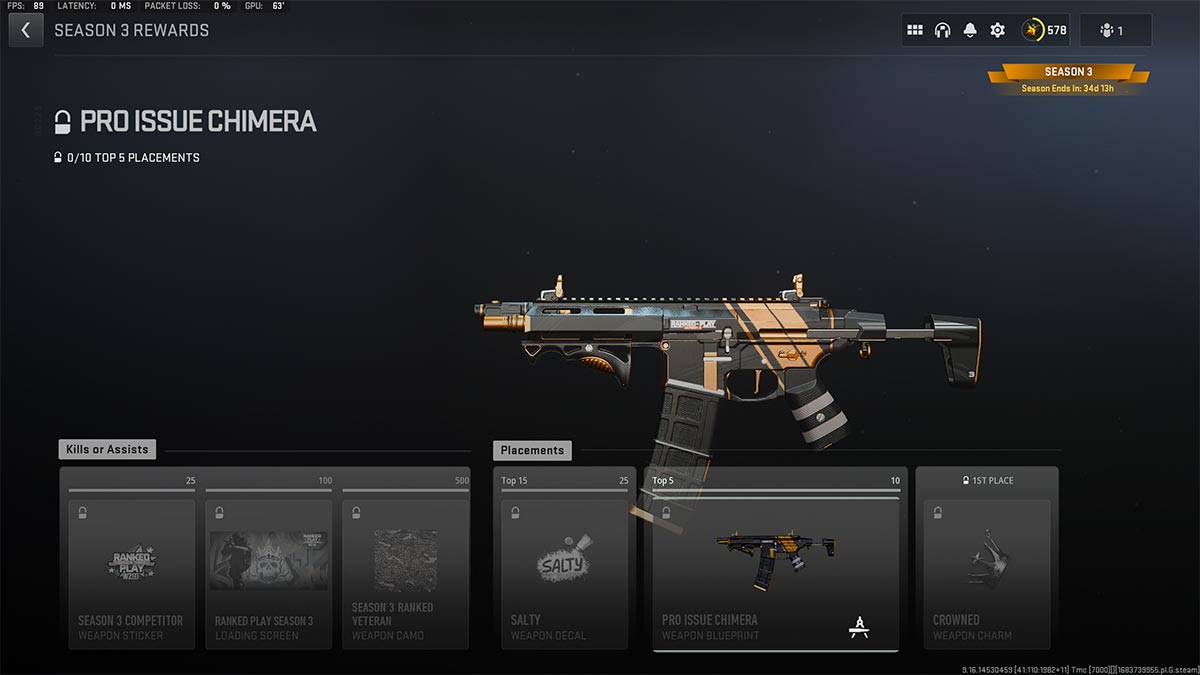Open the grid menu icon
Viewport: 1200px width, 675px height.
click(x=914, y=30)
